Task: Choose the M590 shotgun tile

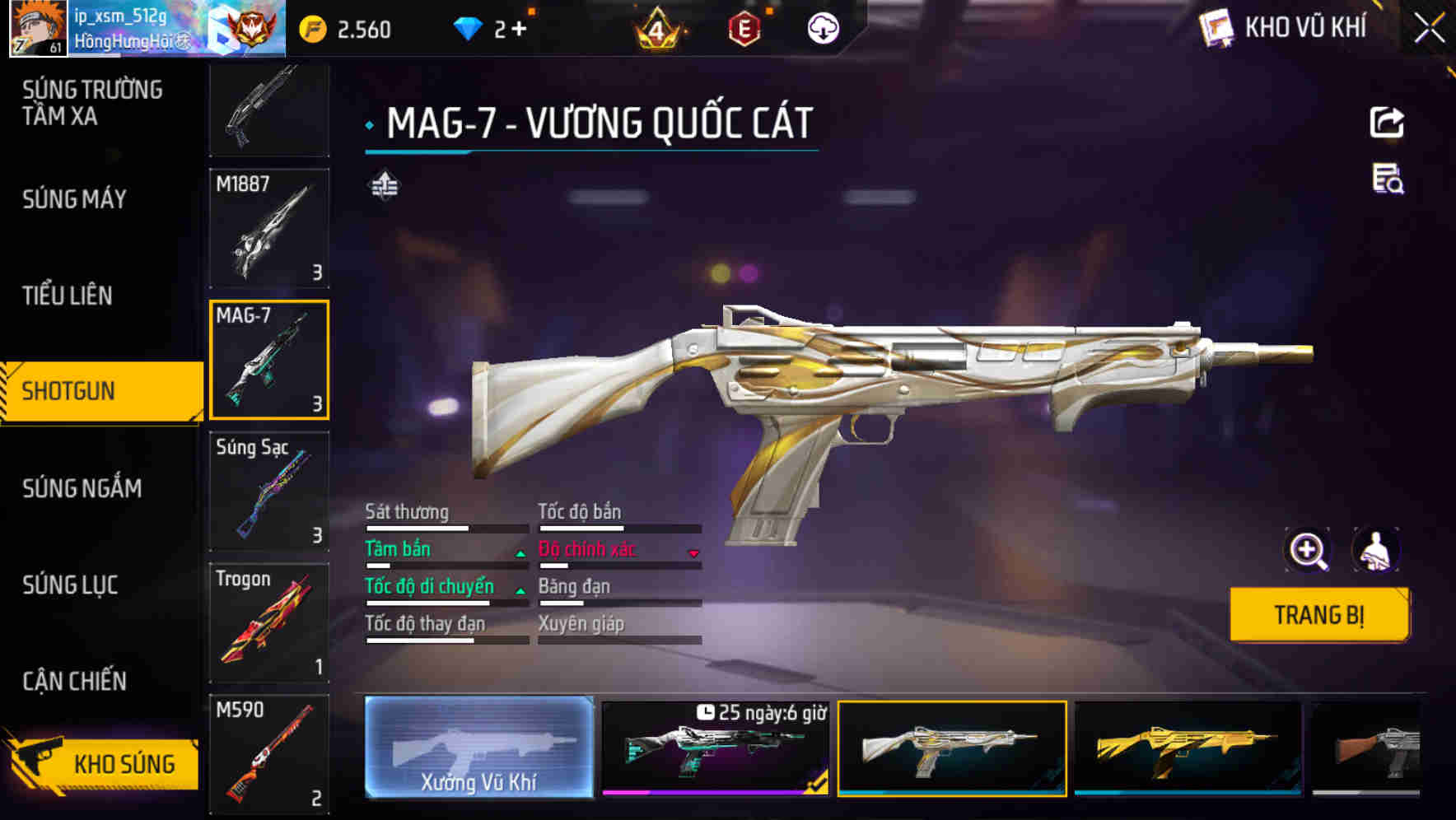Action: (269, 753)
